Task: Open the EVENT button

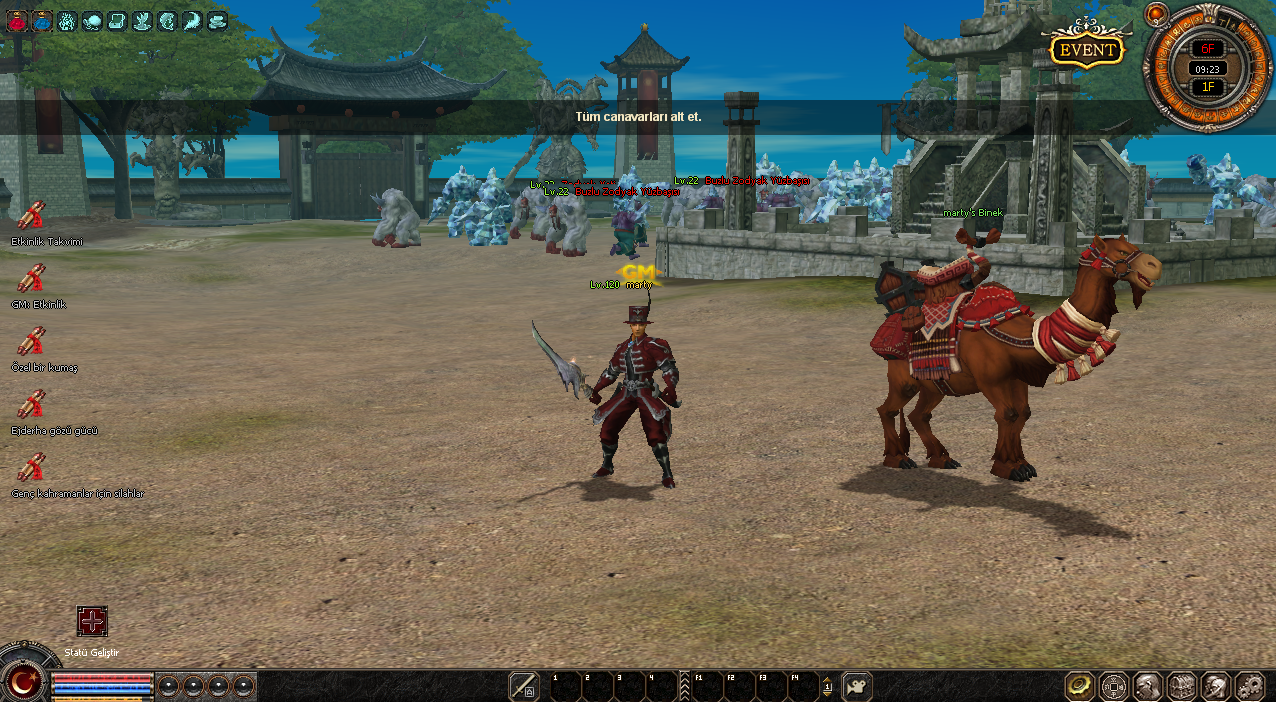Action: tap(1087, 50)
